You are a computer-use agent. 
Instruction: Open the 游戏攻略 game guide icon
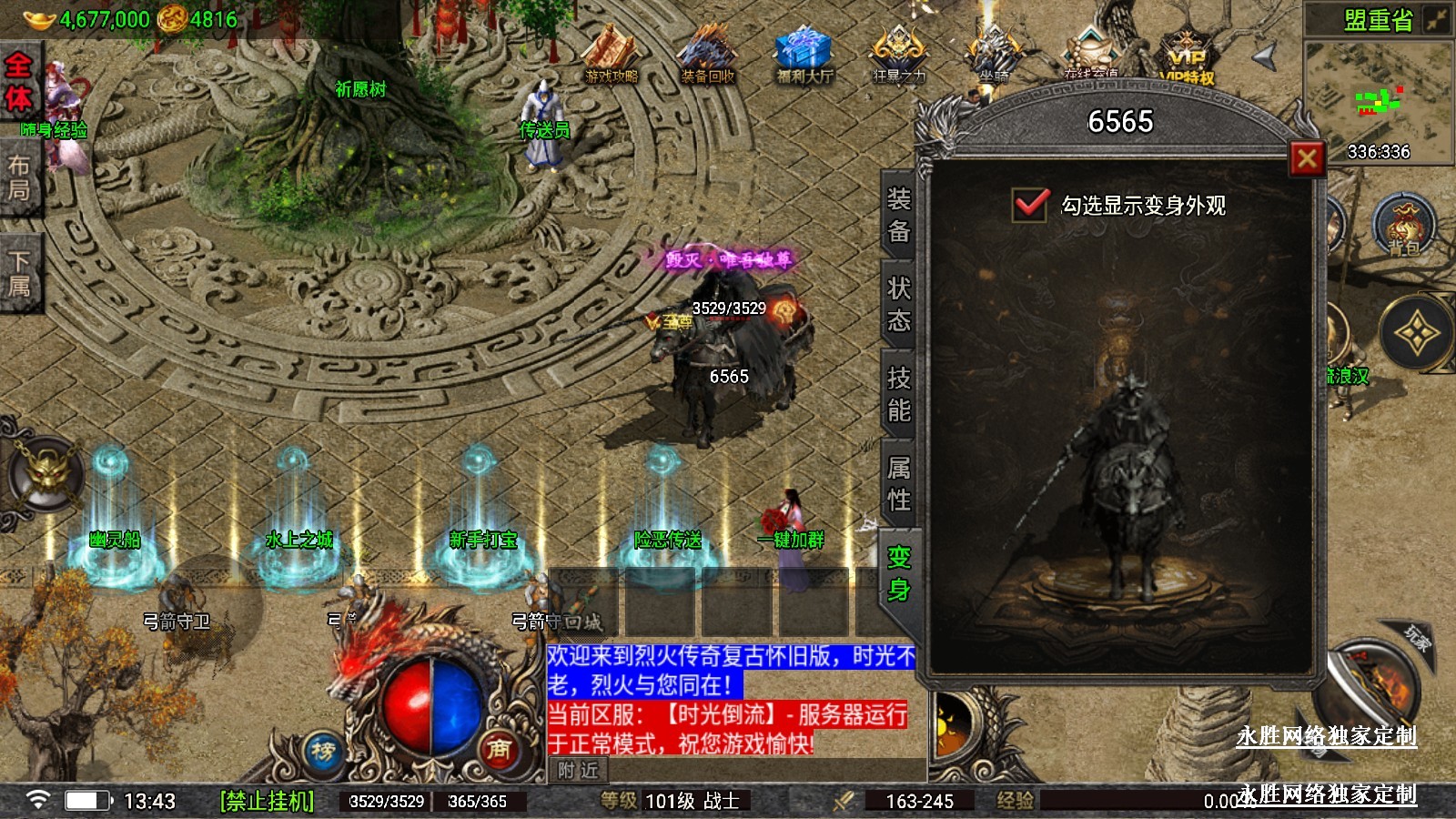point(612,55)
